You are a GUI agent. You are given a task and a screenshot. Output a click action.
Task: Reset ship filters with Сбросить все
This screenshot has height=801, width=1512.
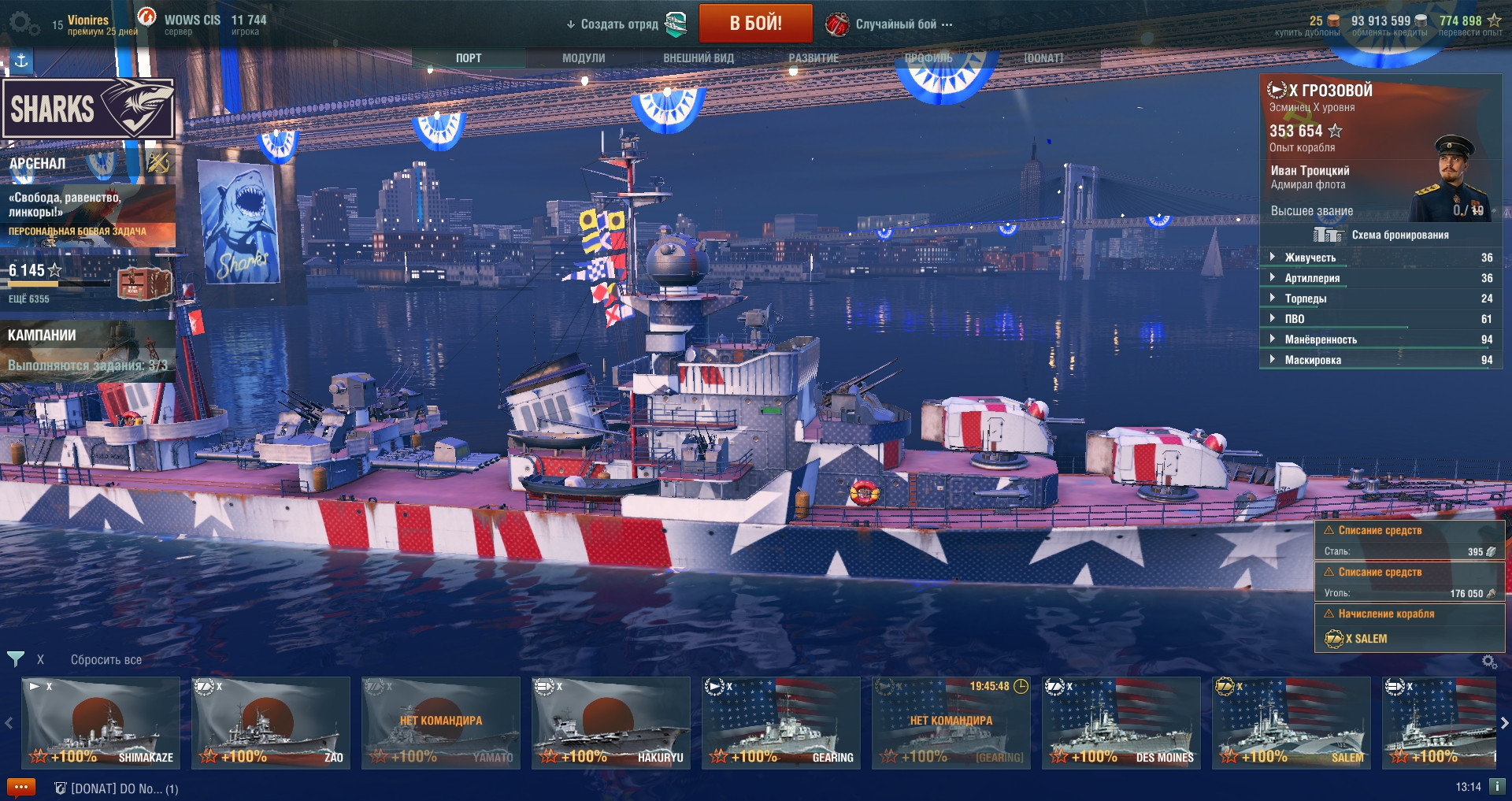pos(106,660)
